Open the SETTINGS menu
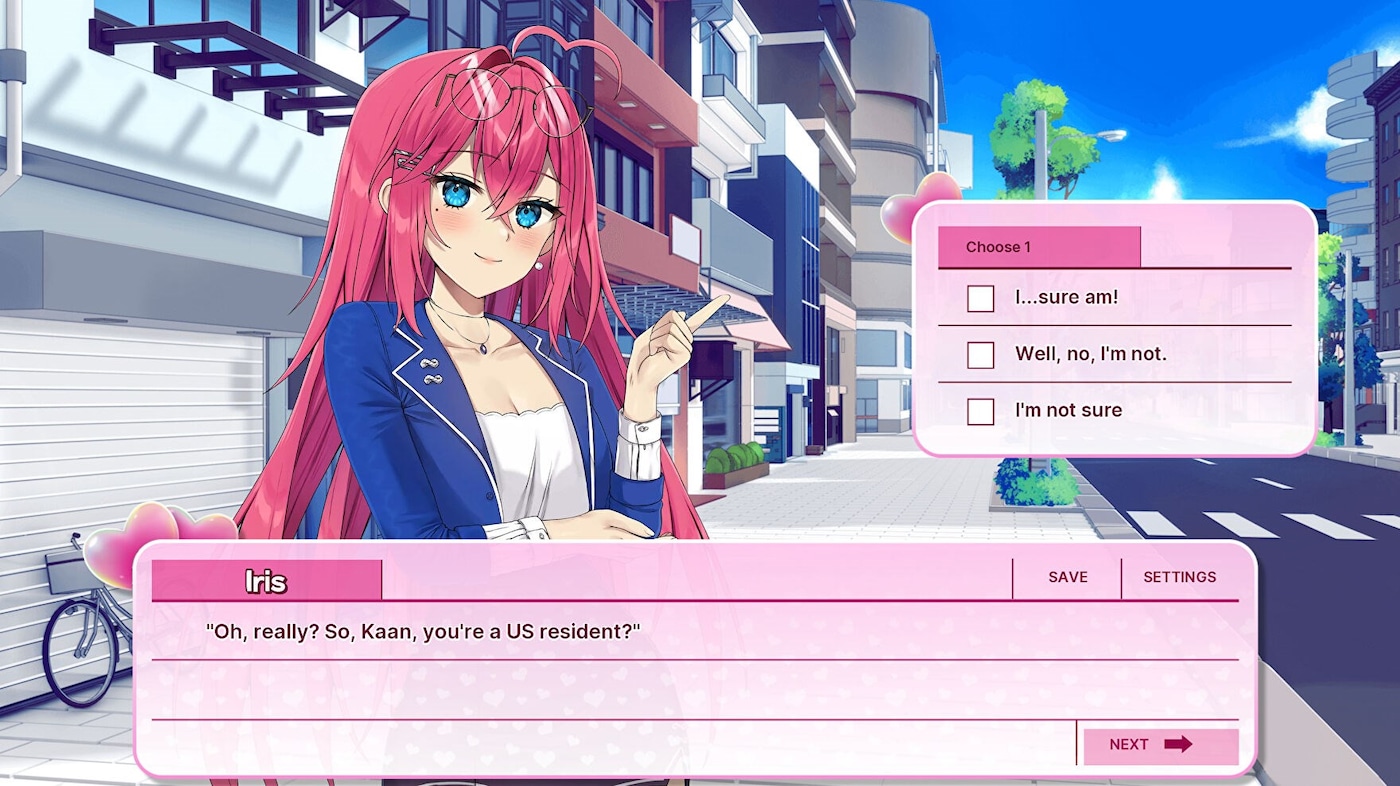The height and width of the screenshot is (786, 1400). tap(1180, 577)
